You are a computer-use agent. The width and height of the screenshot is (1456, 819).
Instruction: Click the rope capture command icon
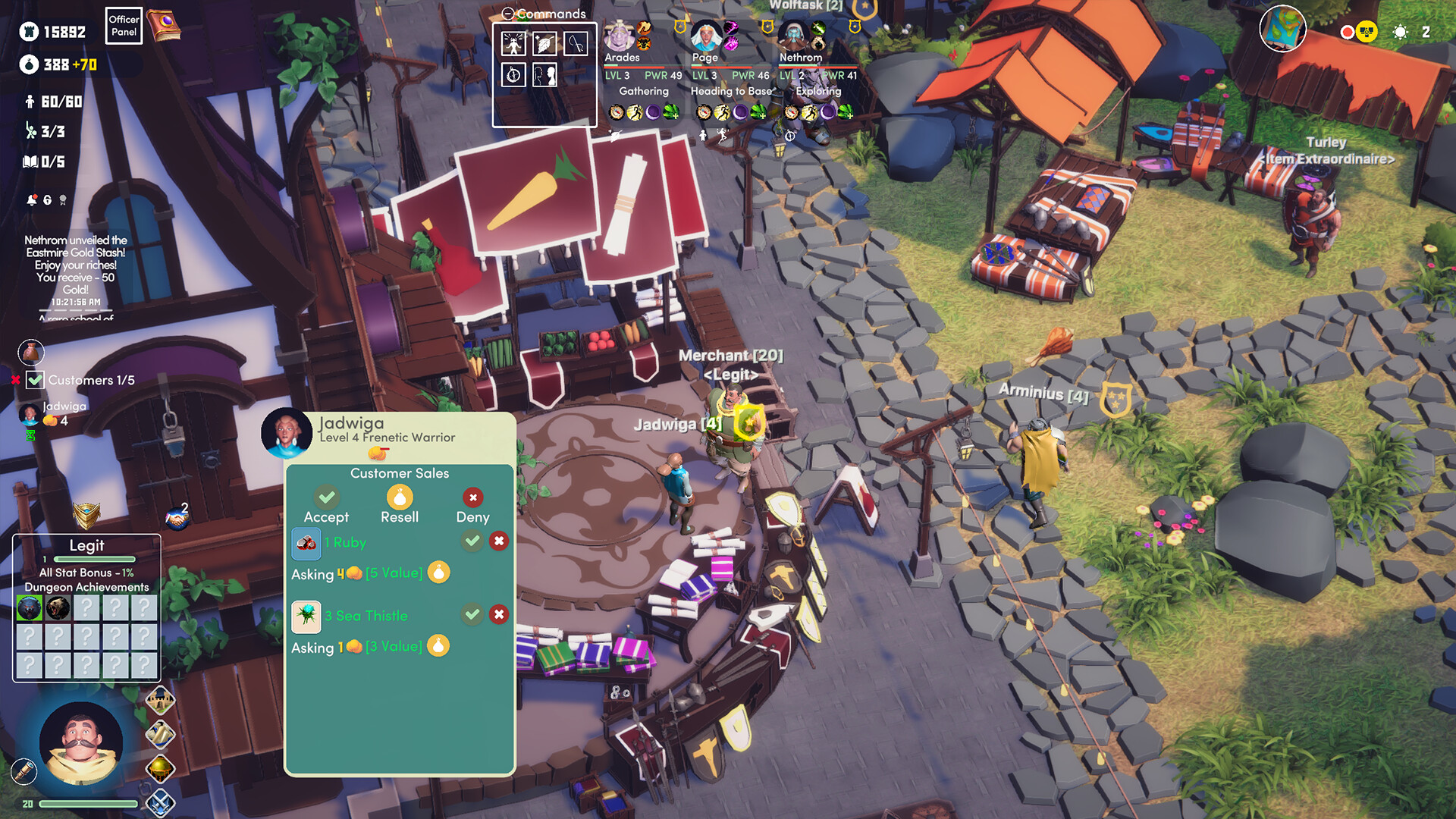(576, 43)
